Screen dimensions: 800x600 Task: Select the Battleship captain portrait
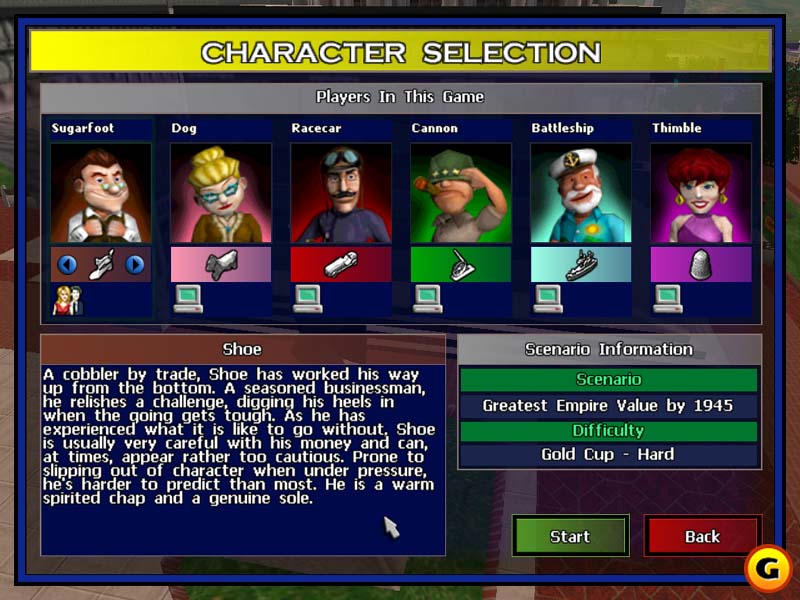tap(580, 194)
